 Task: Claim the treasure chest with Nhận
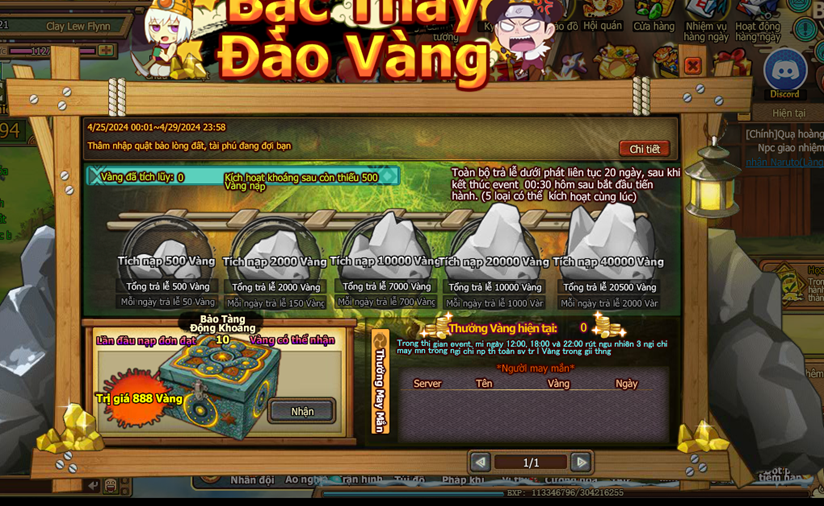[x=301, y=411]
